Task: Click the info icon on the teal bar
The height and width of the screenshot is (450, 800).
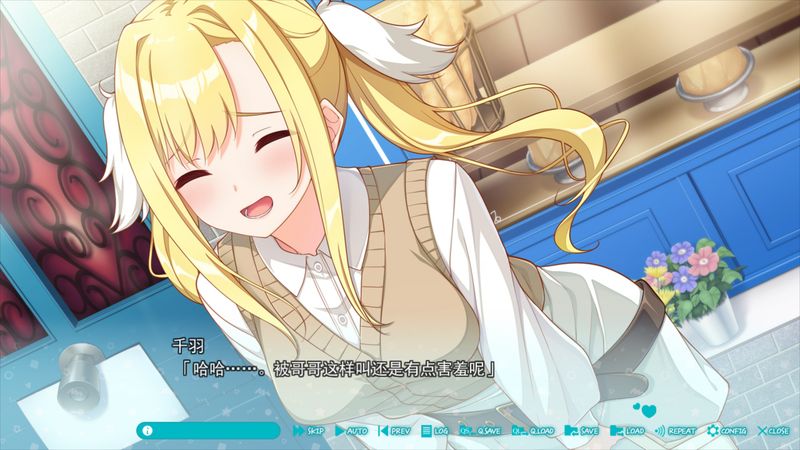Action: pyautogui.click(x=148, y=430)
